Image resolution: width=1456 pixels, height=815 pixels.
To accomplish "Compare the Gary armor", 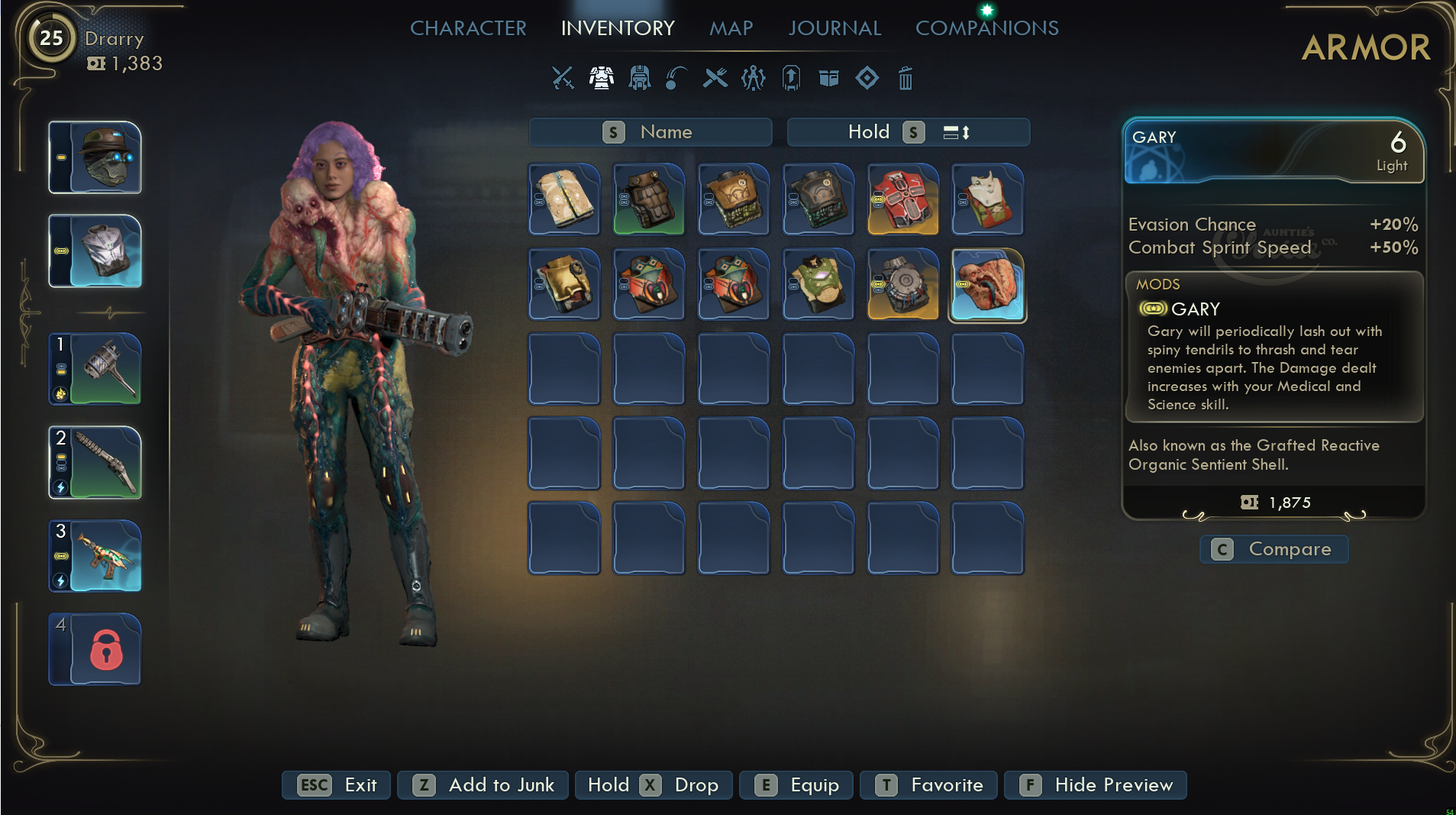I will [x=1274, y=549].
